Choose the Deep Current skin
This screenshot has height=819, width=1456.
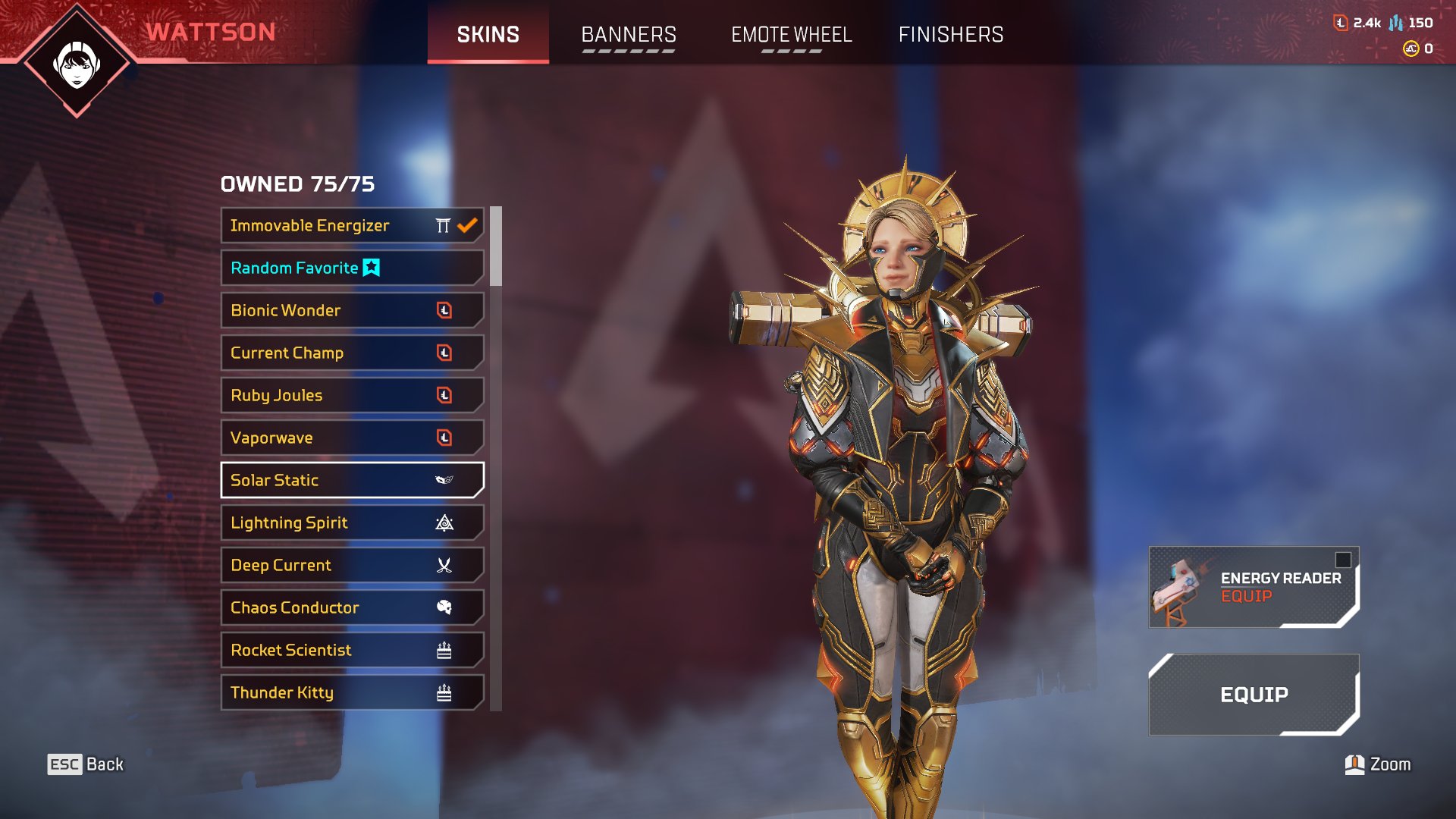pos(352,565)
